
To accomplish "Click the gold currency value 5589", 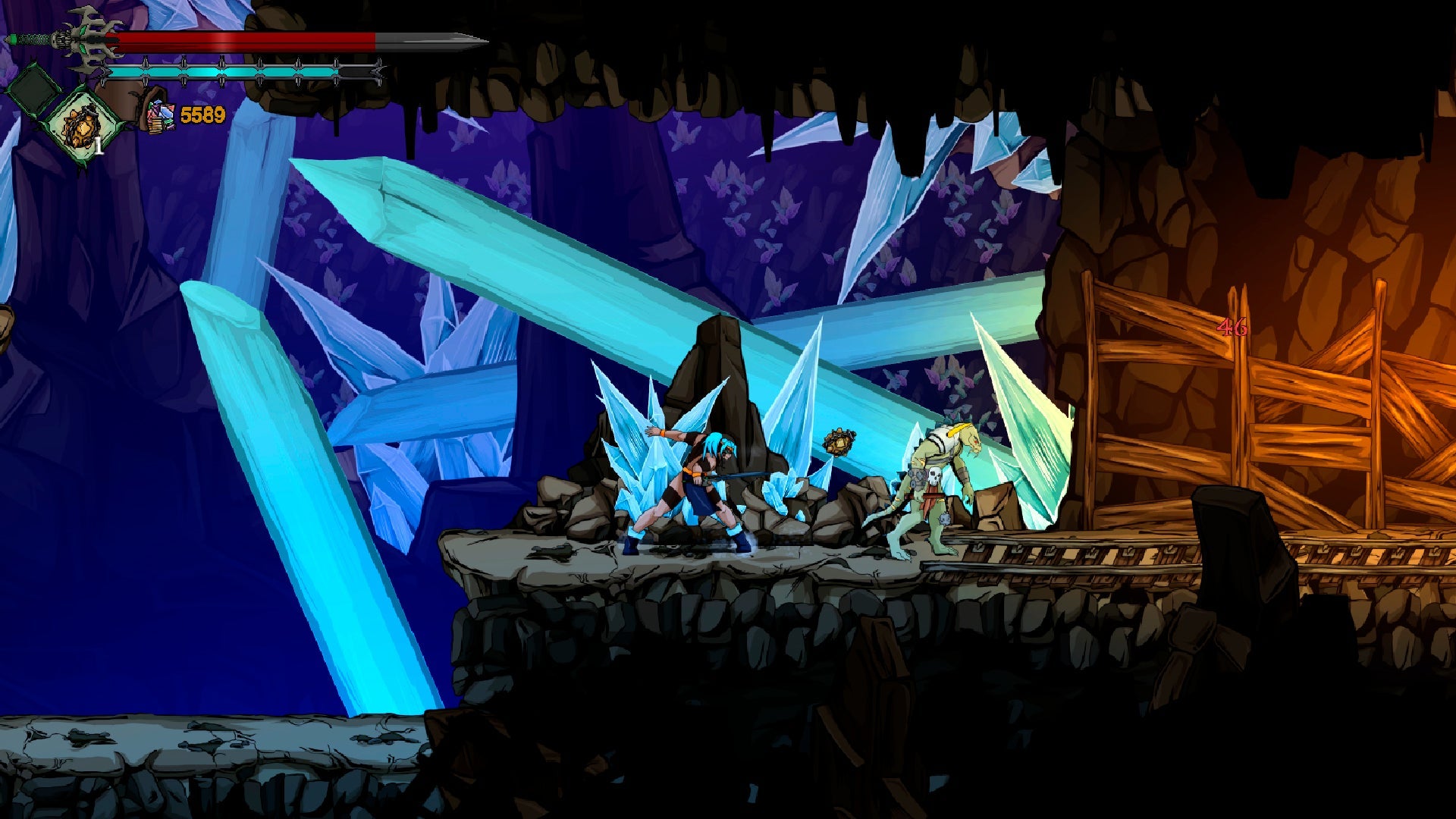I will click(202, 114).
